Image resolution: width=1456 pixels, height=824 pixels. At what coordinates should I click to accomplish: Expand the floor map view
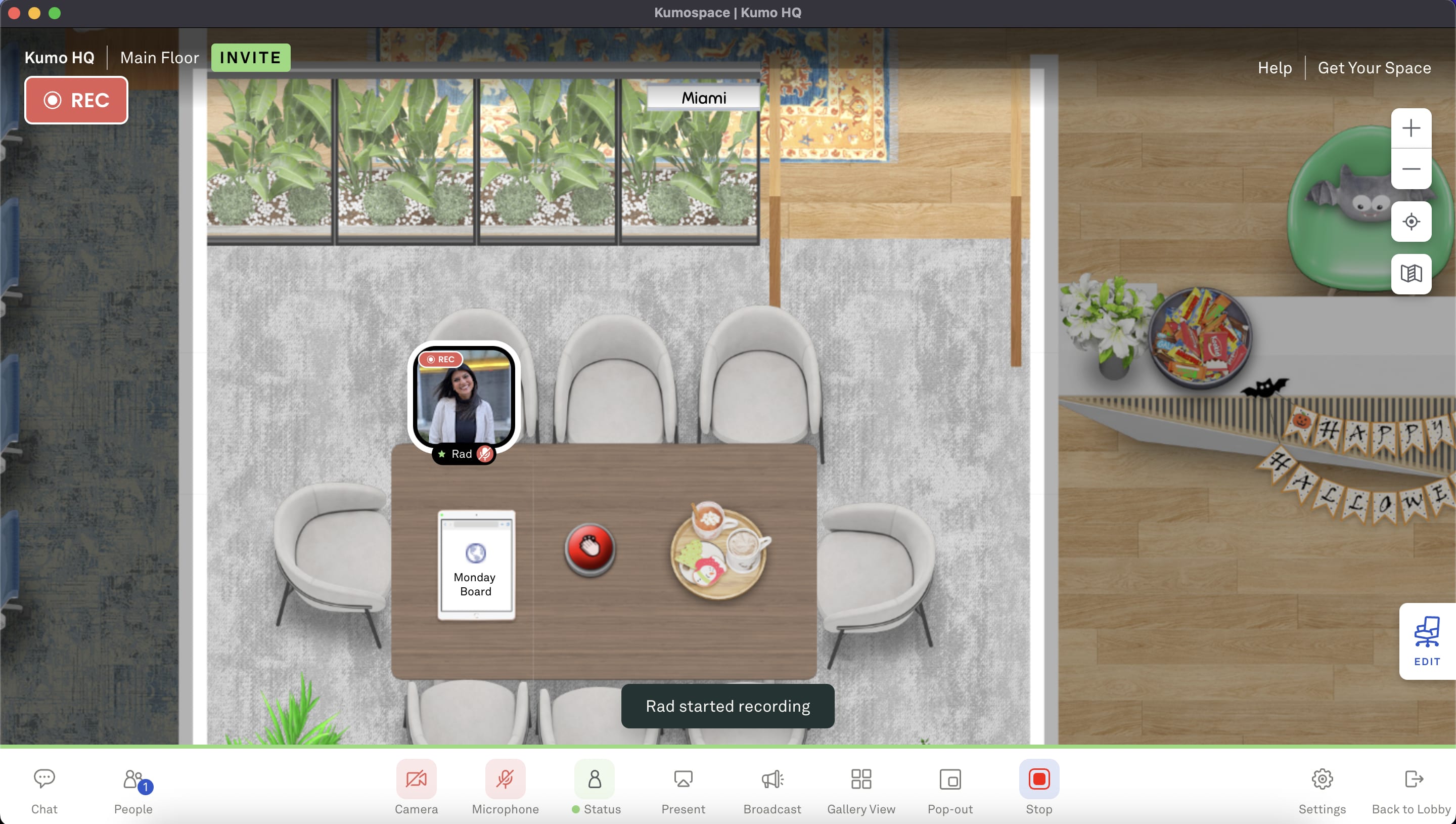1411,274
